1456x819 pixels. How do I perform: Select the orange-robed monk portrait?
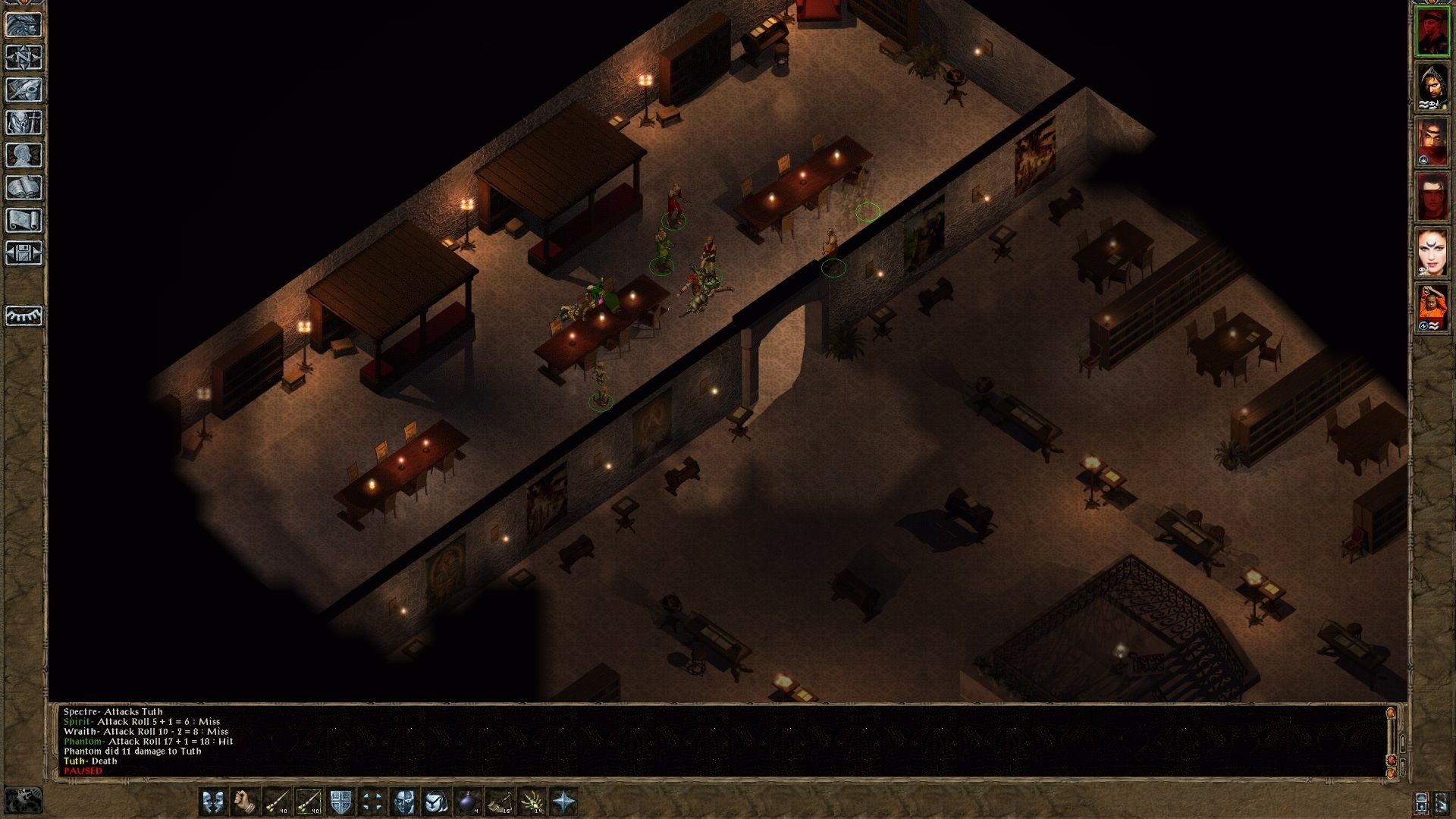[1432, 308]
